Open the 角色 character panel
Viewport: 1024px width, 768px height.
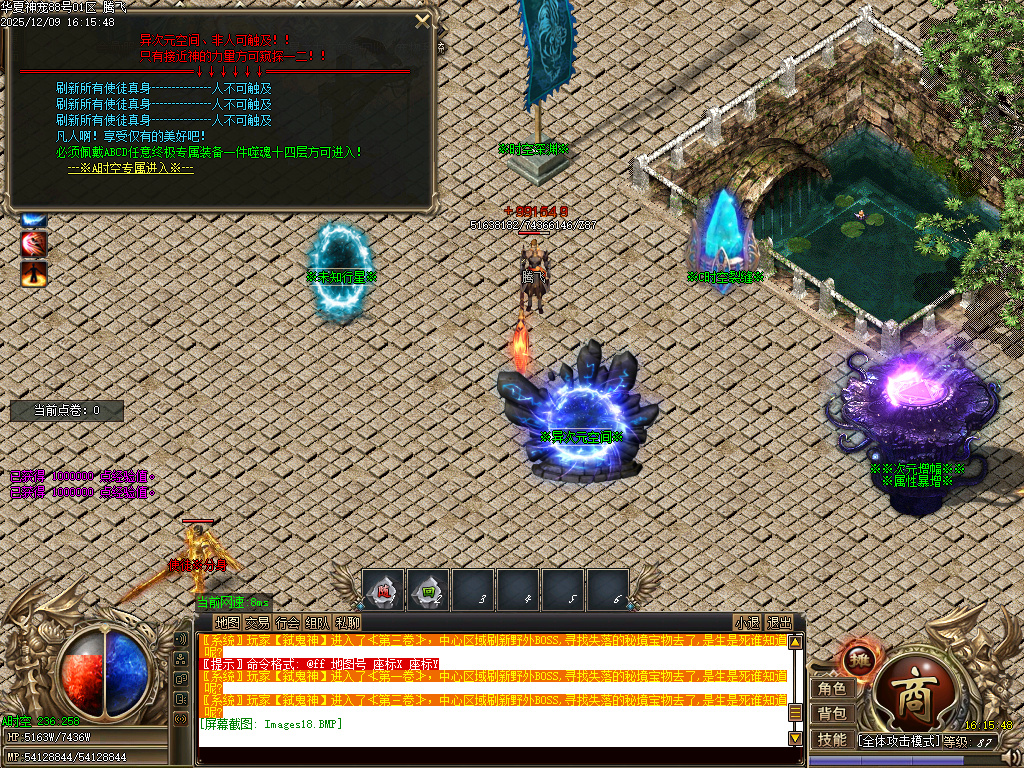click(x=832, y=688)
